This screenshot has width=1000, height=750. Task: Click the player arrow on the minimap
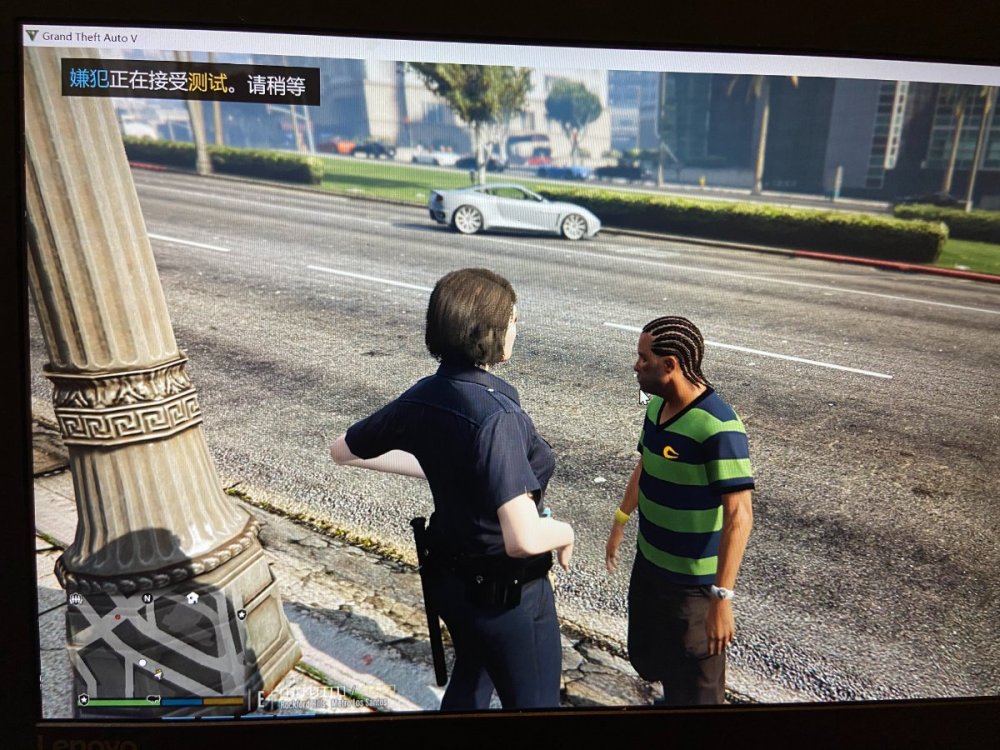point(158,673)
